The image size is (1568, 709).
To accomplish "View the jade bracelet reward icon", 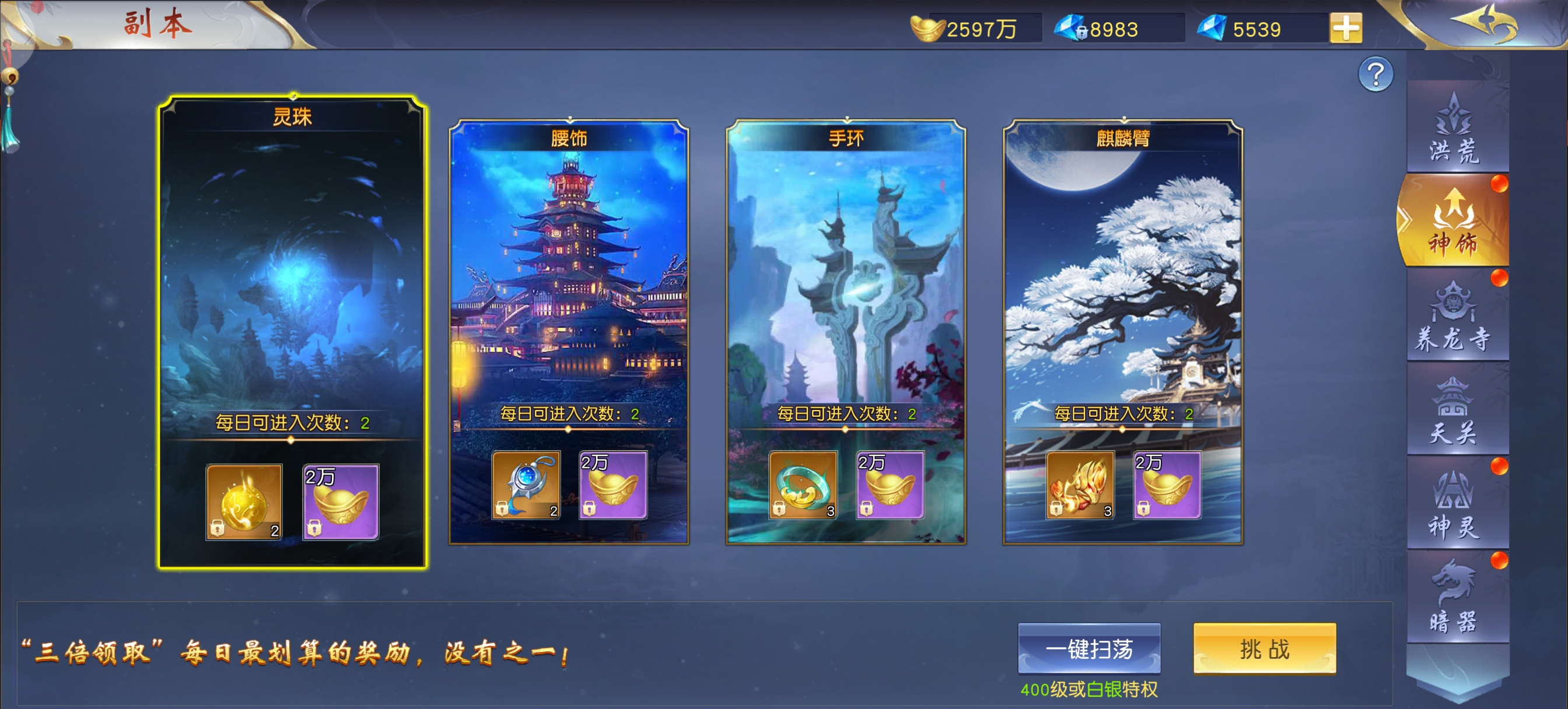I will 803,485.
